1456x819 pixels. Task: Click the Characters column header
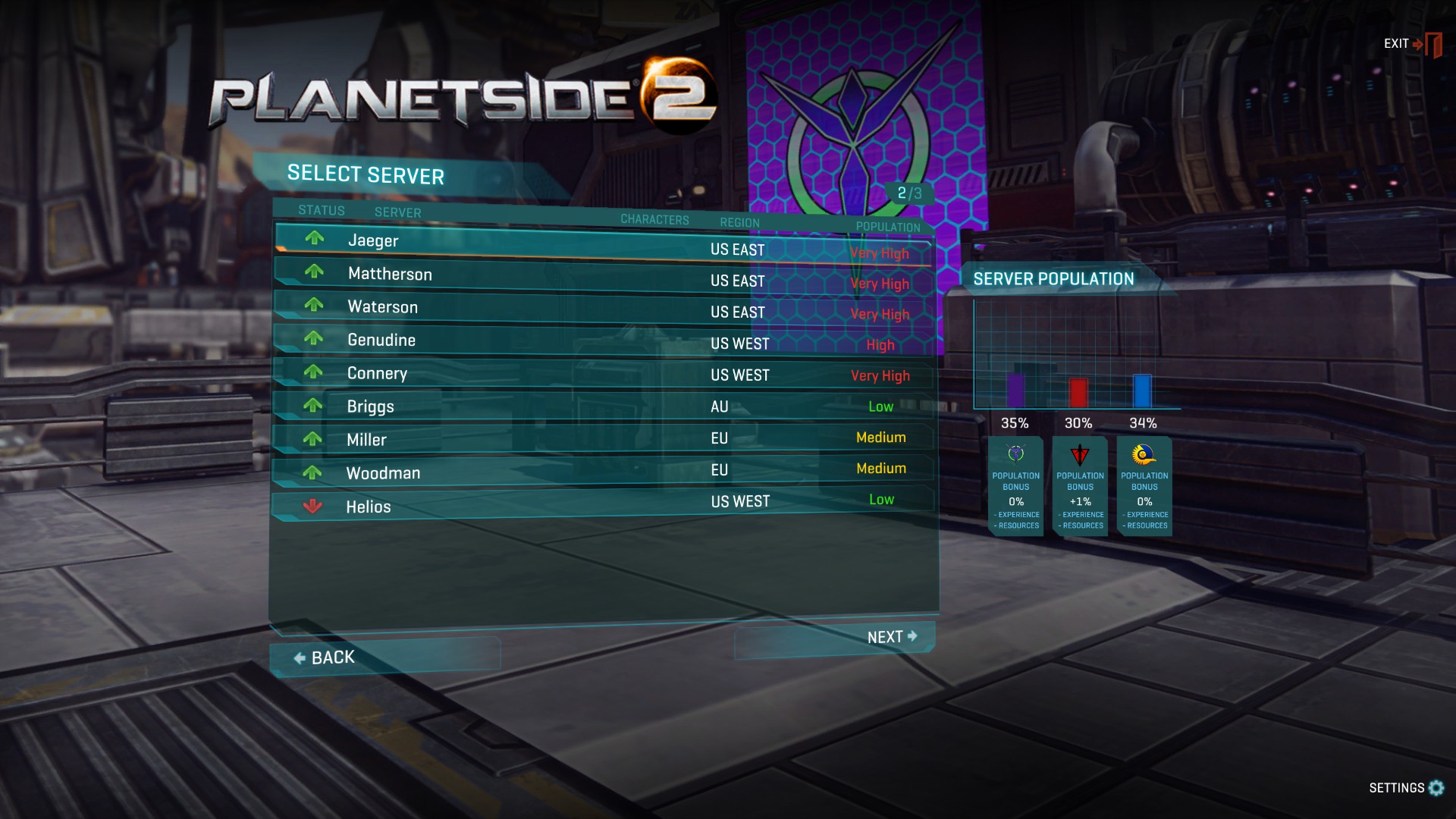654,219
